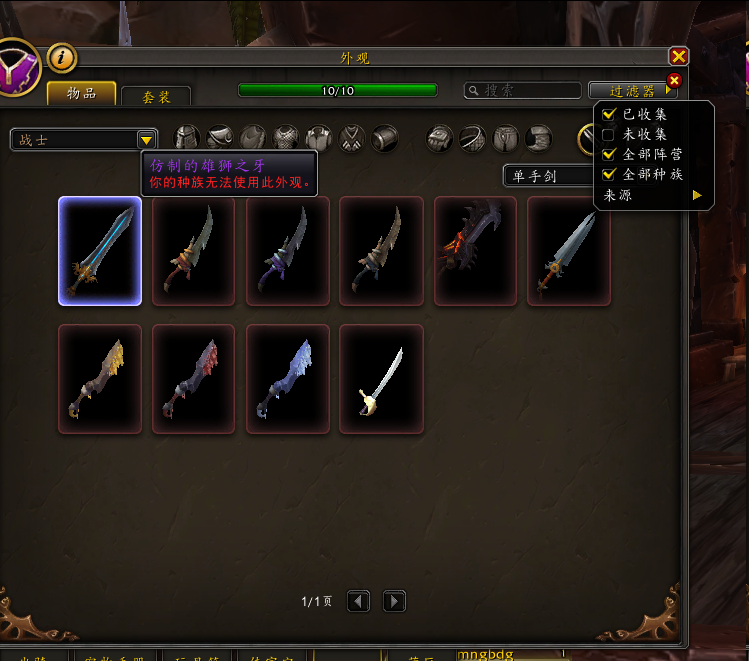Uncheck the 已收集 collected filter

[x=609, y=115]
